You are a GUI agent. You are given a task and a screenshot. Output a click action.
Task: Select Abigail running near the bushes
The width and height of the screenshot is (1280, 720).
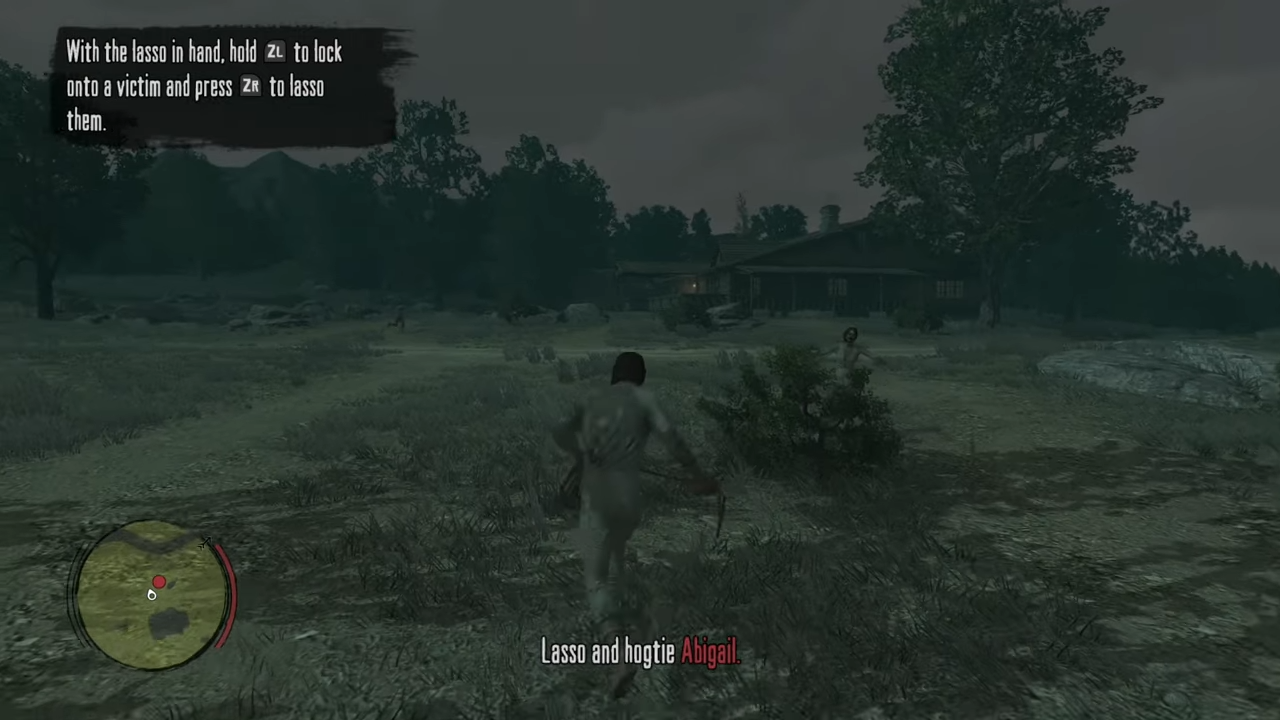tap(850, 350)
